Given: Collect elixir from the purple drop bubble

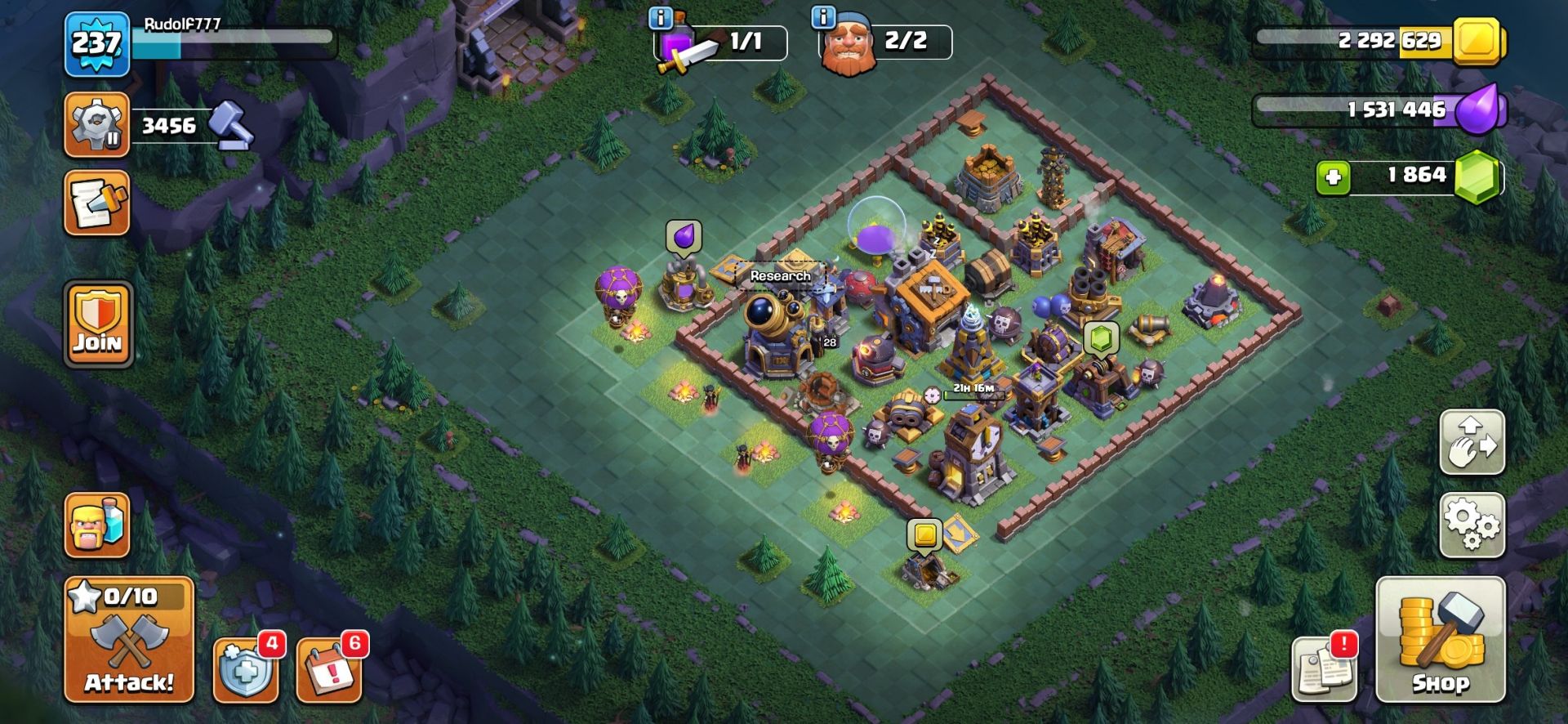Looking at the screenshot, I should click(684, 235).
